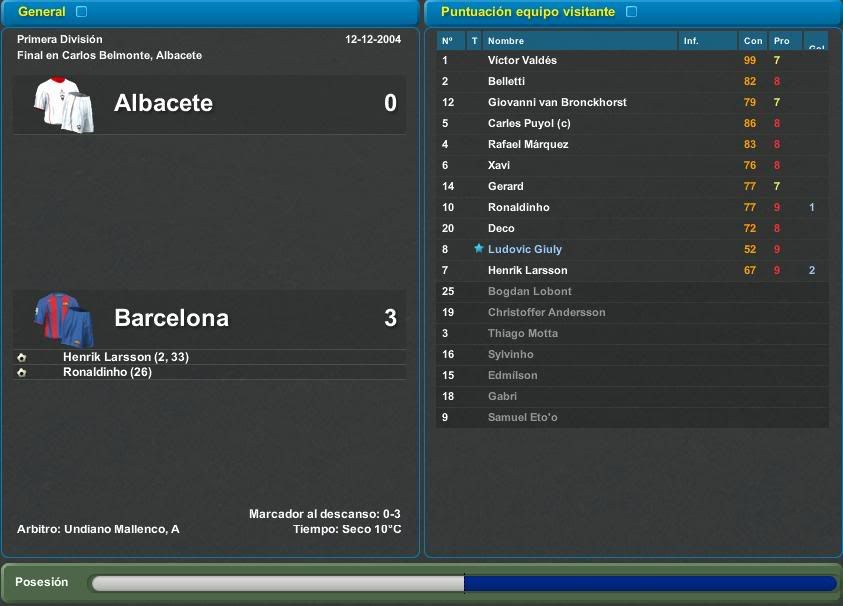Select Henrik Larsson in the ratings table

tap(527, 271)
